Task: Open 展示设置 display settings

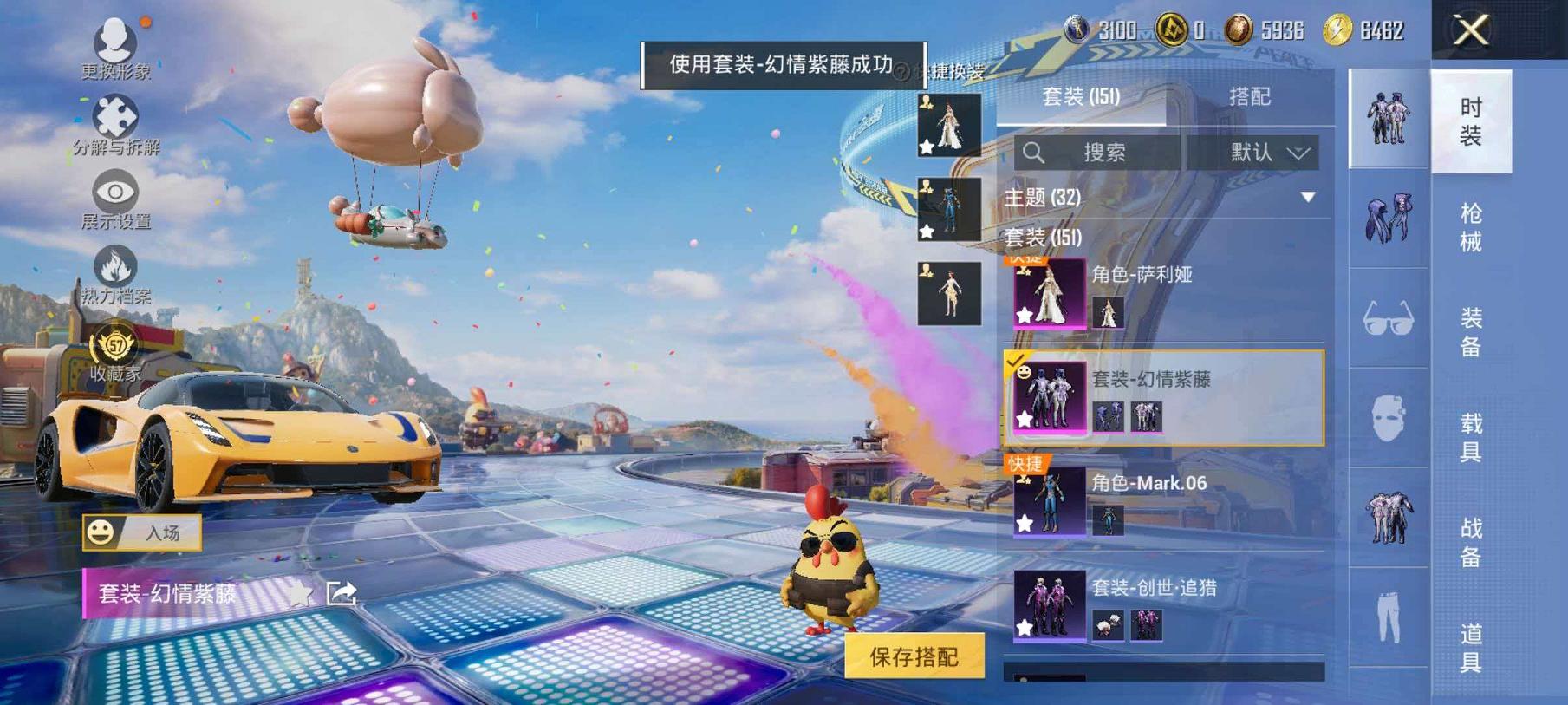Action: pyautogui.click(x=116, y=191)
